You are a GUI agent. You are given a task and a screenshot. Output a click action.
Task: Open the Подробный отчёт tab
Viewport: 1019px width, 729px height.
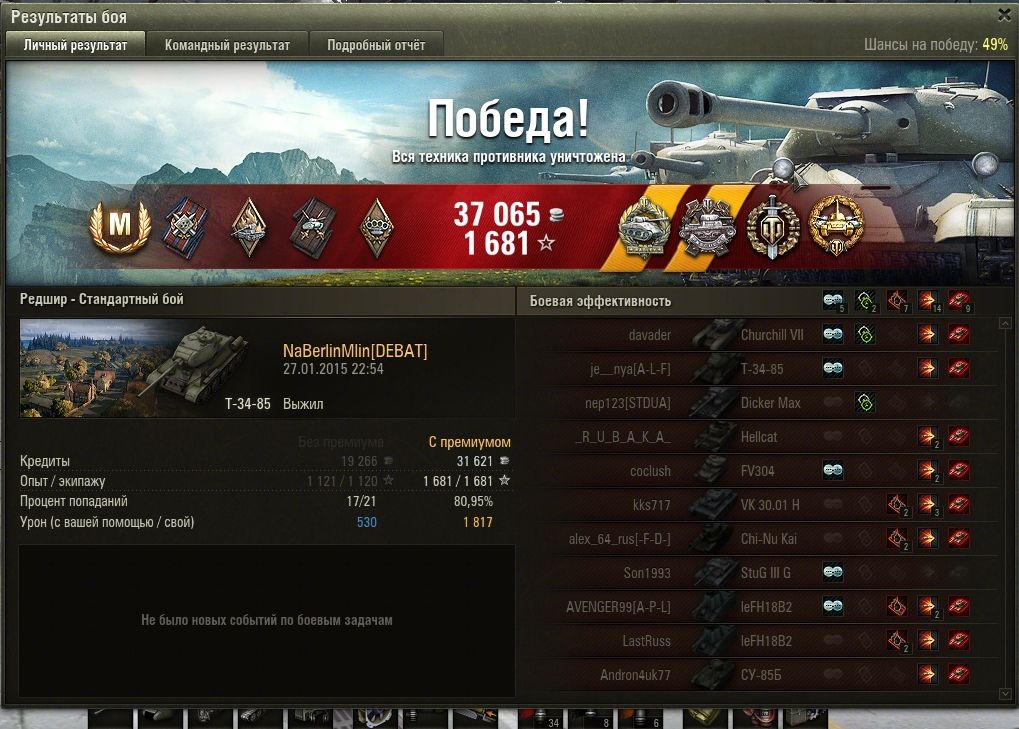pyautogui.click(x=376, y=45)
